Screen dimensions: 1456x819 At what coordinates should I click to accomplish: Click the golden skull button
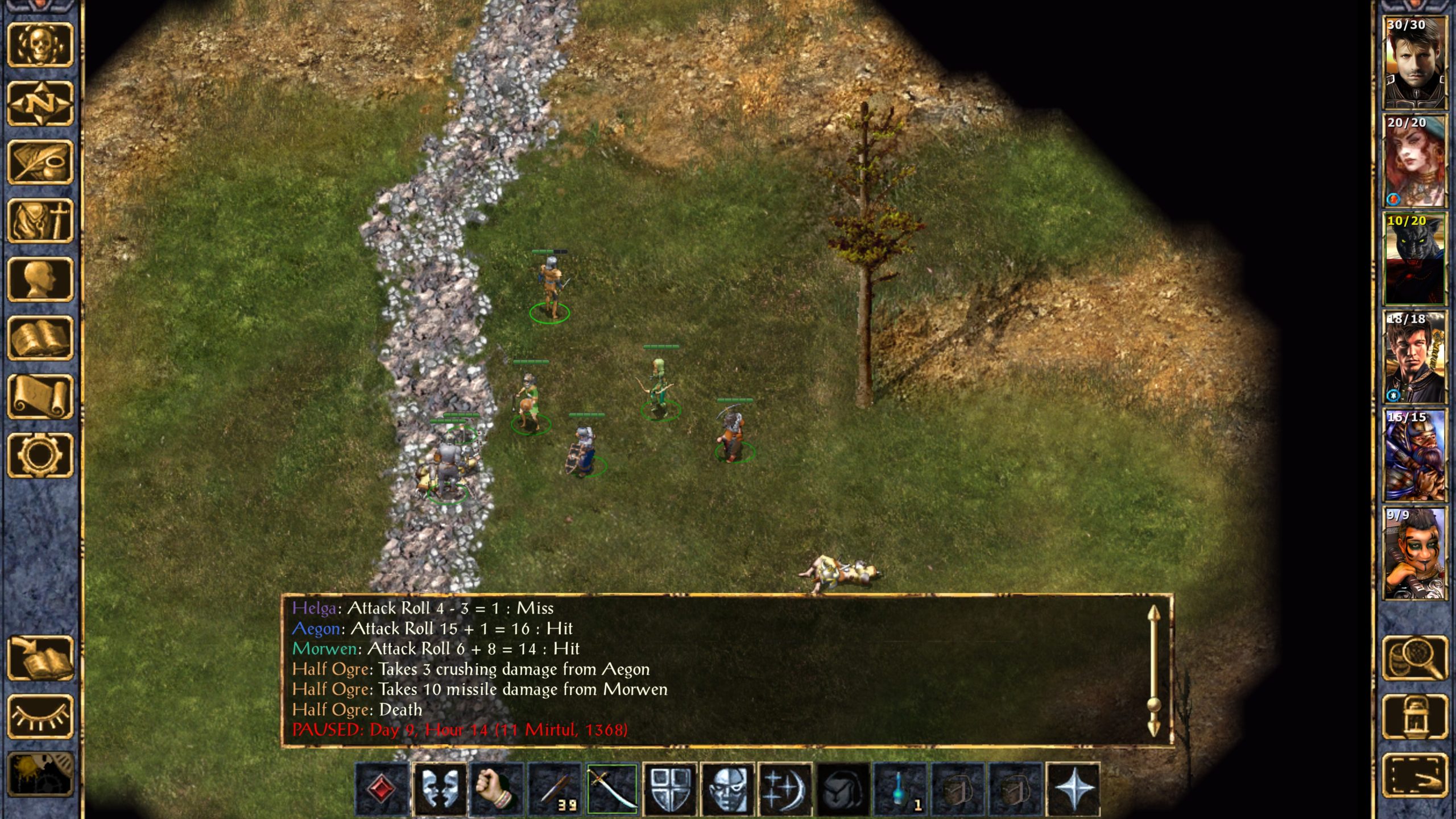[40, 44]
